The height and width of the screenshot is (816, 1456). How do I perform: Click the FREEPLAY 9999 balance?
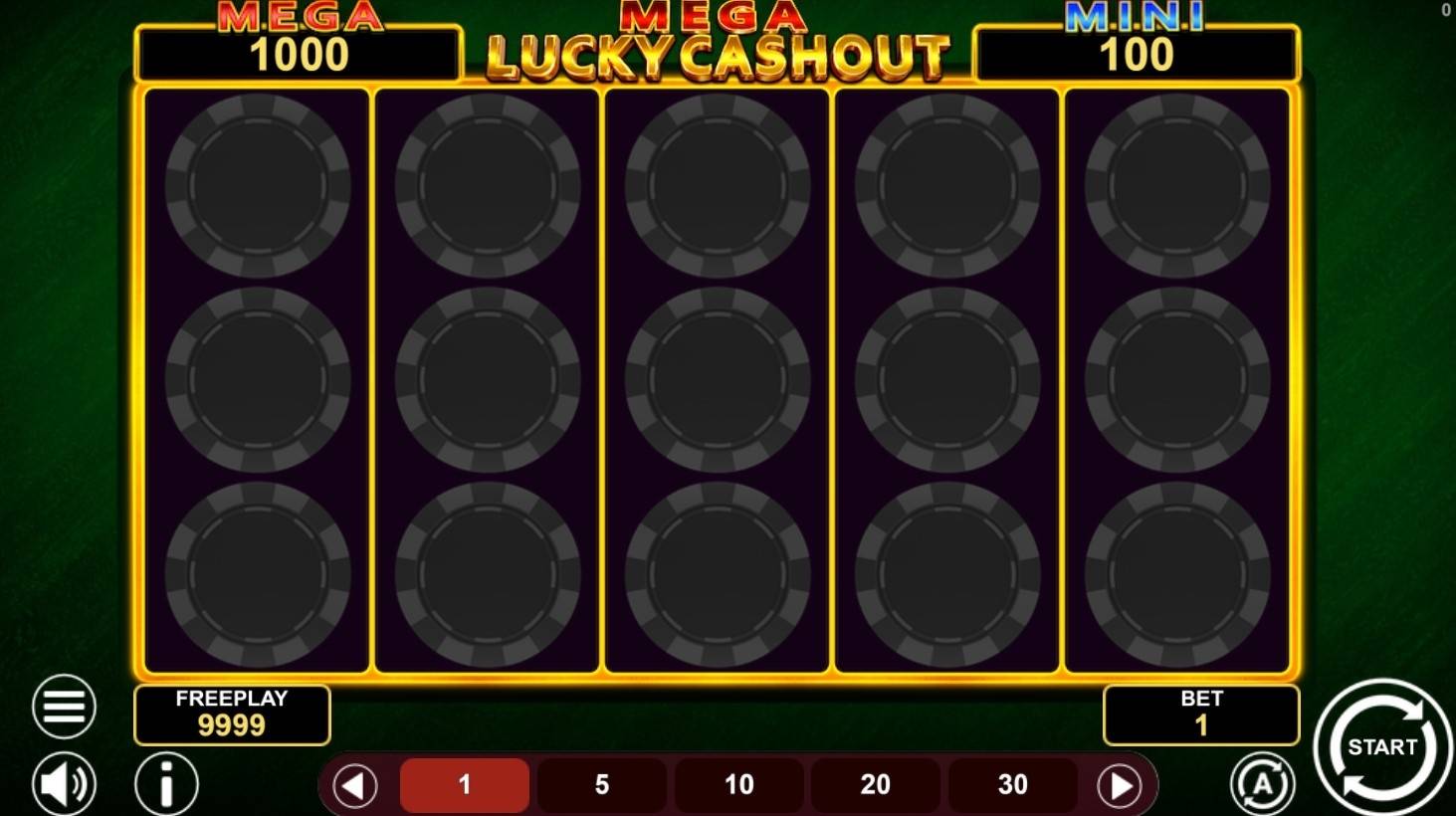pos(232,725)
